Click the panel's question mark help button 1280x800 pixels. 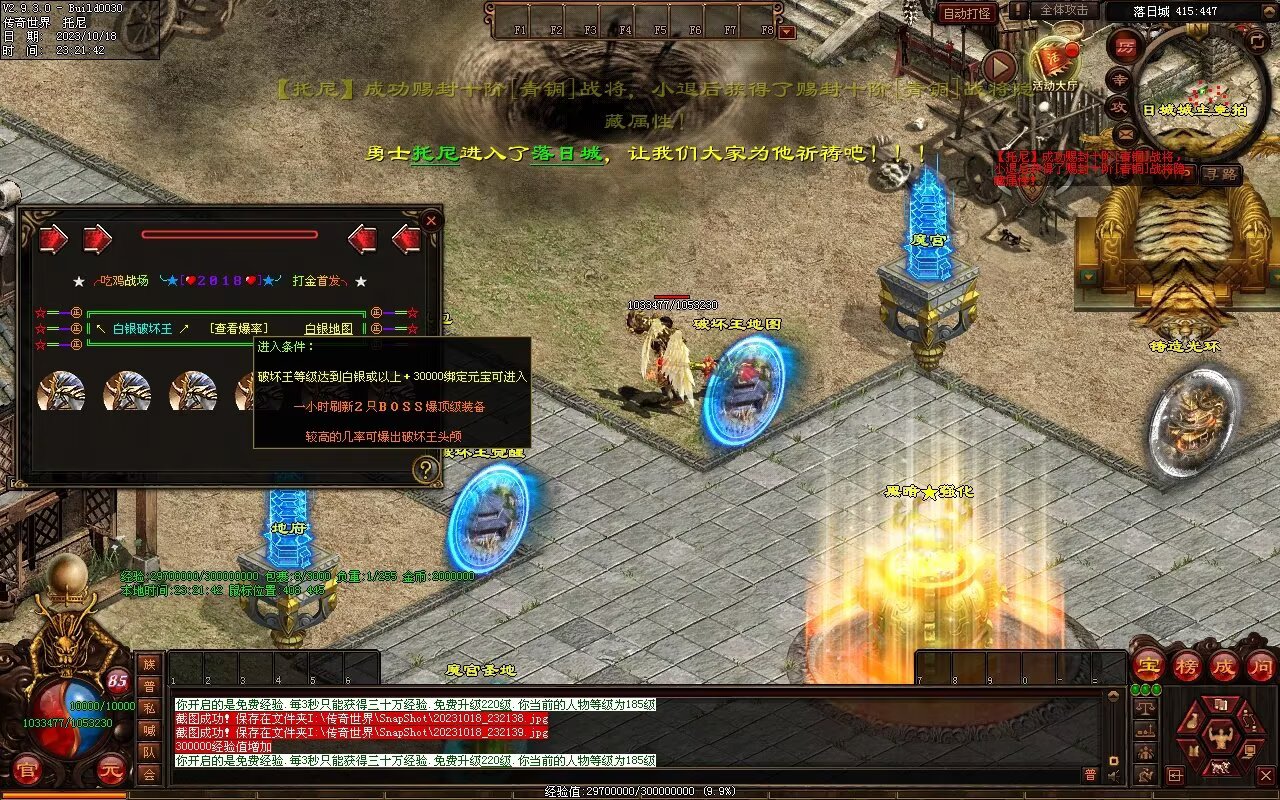[x=427, y=470]
